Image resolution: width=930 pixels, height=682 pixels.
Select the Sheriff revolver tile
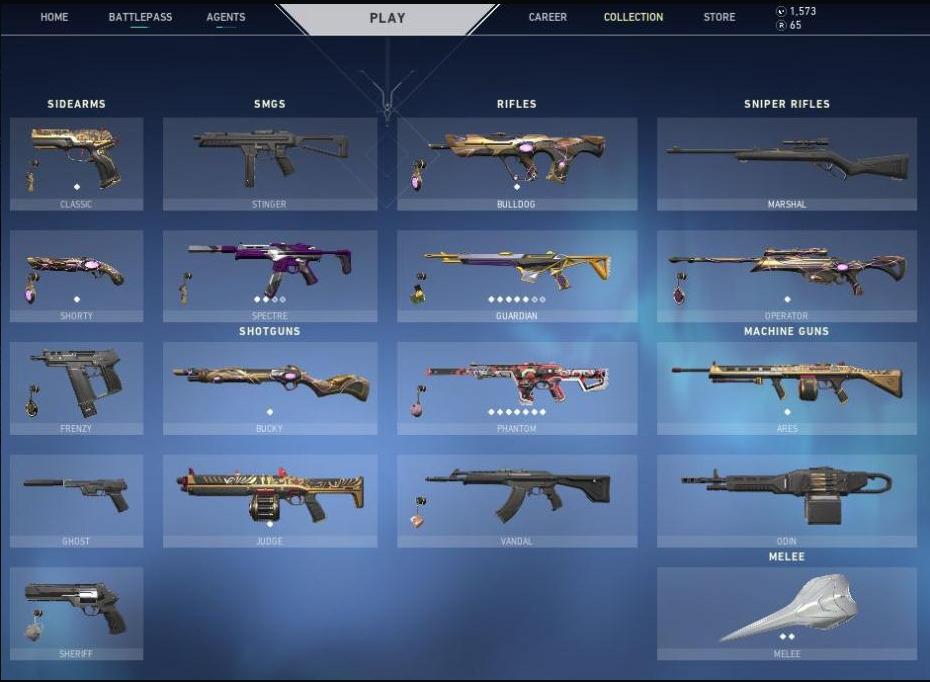pos(76,613)
